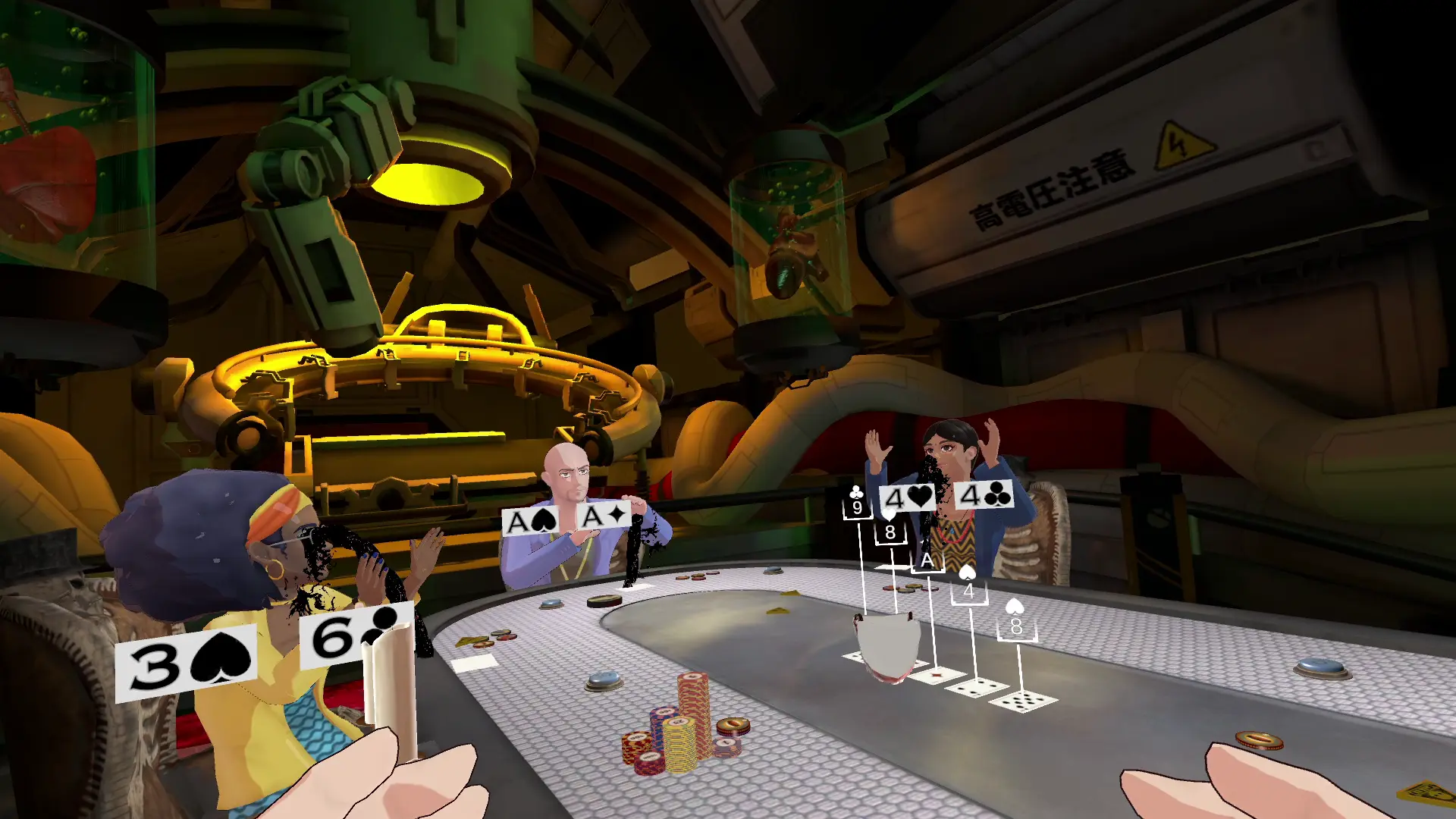Select the 9 of clubs community card marker
Viewport: 1456px width, 819px height.
click(857, 503)
